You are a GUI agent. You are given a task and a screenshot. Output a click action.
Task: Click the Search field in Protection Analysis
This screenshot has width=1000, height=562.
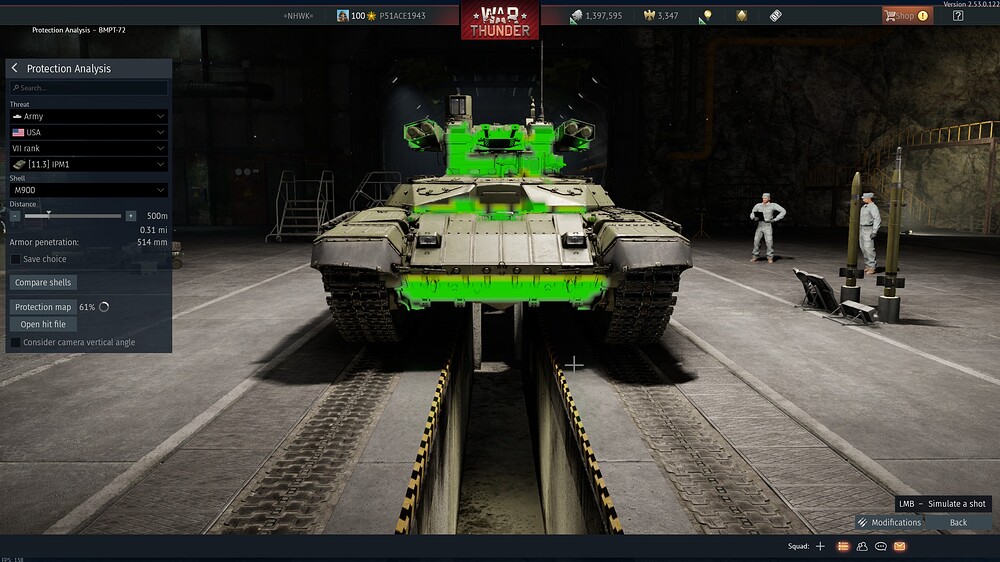pos(90,88)
